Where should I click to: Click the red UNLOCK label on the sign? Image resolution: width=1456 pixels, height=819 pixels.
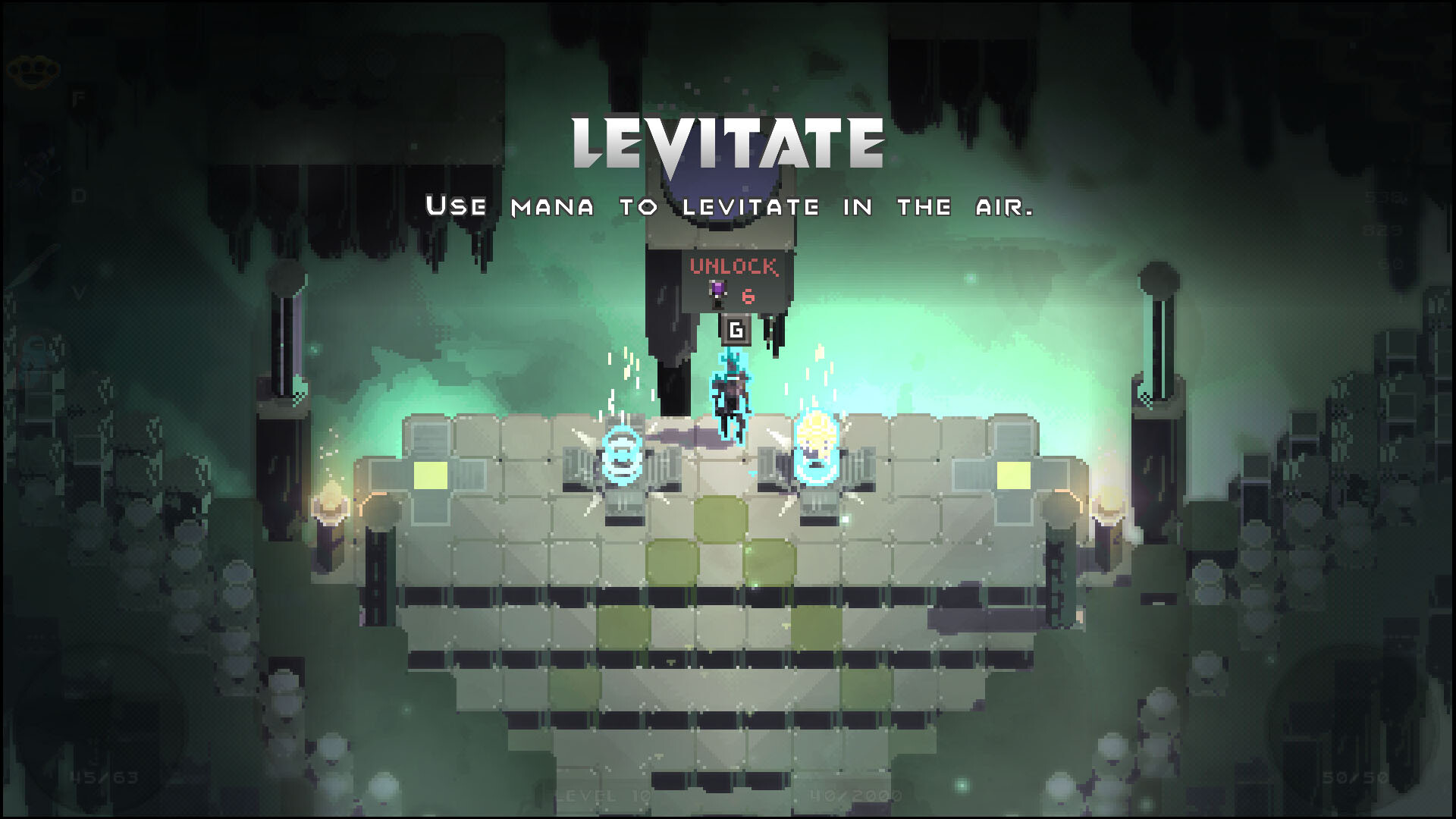734,267
